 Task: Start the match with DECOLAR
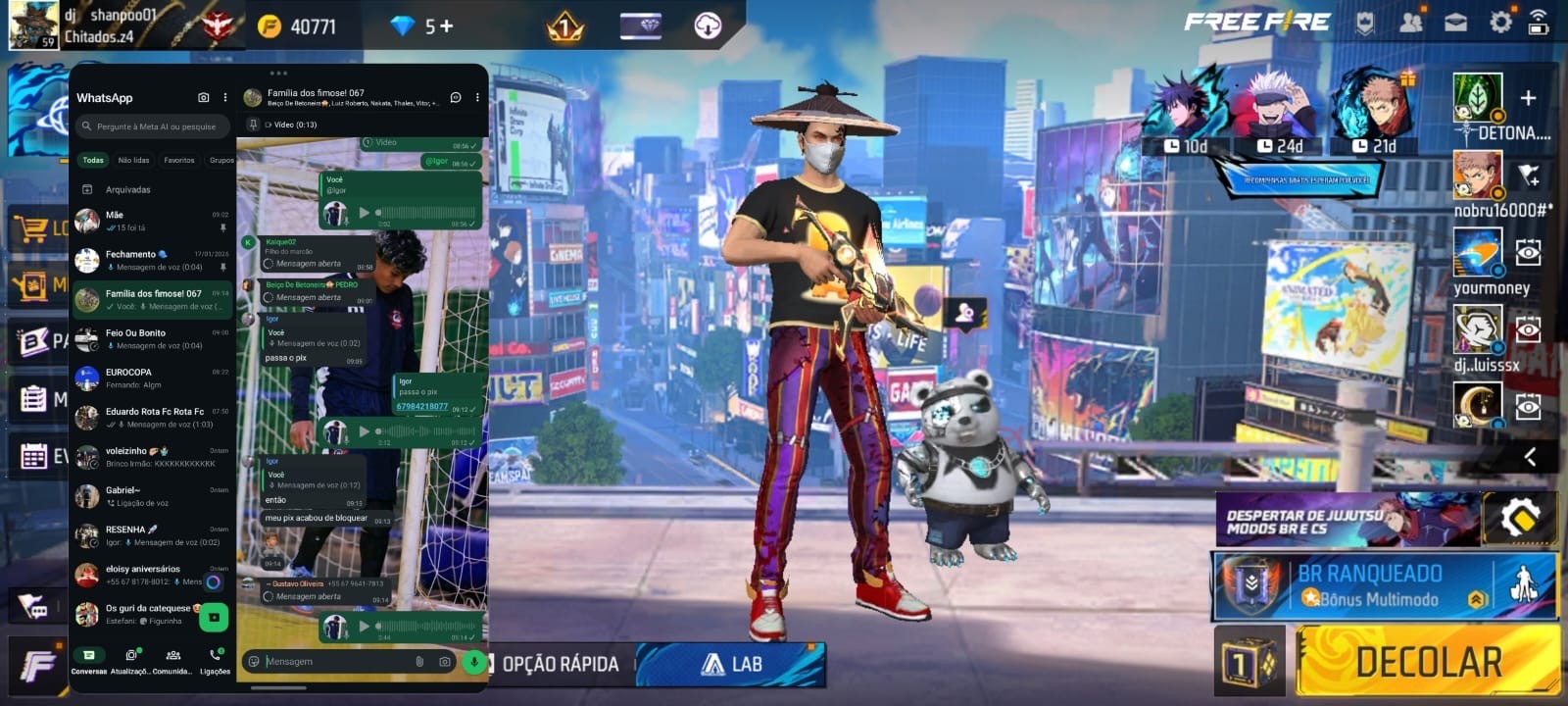[x=1428, y=662]
